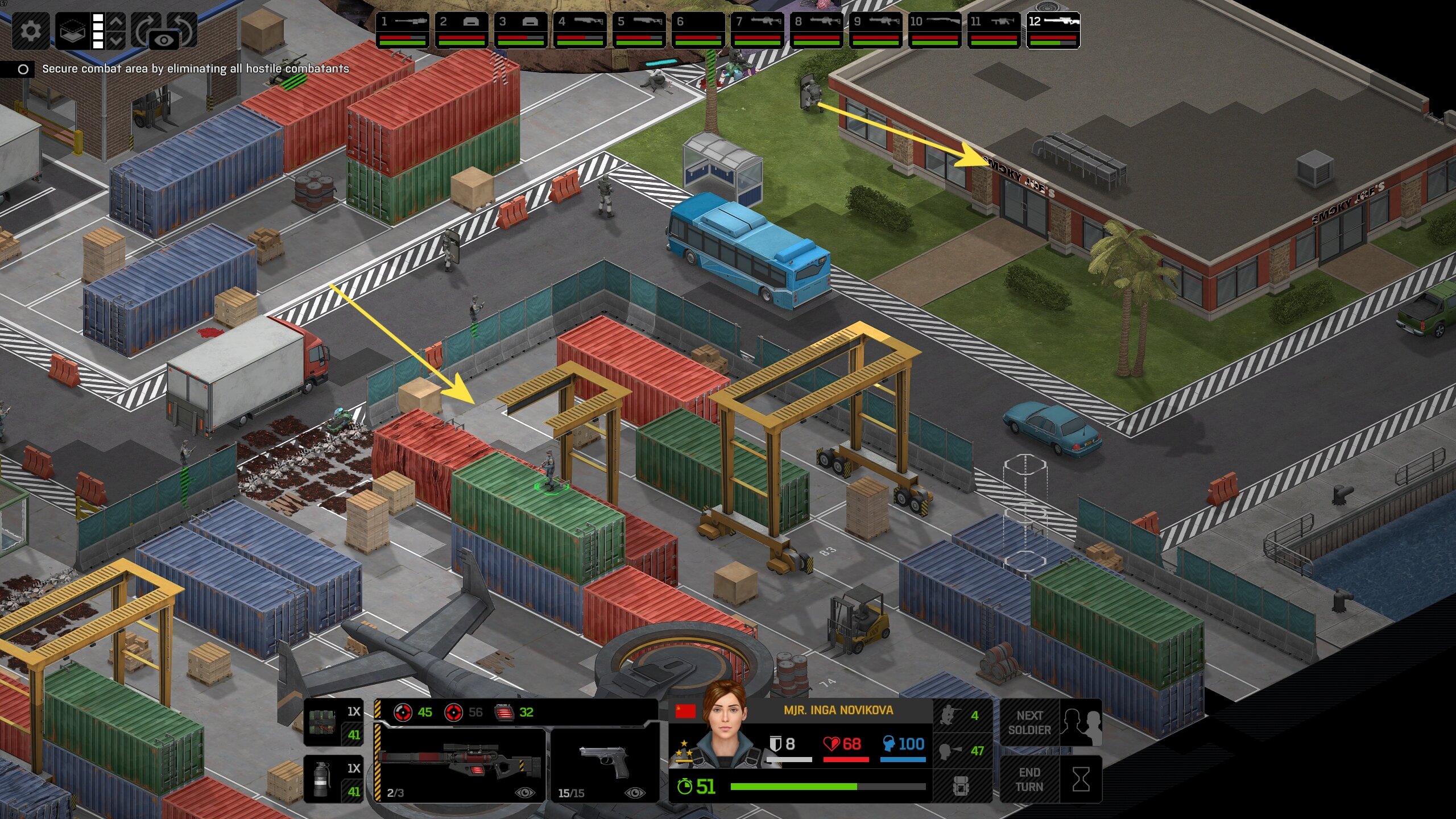
Task: Toggle the crouch stance button
Action: (x=962, y=715)
